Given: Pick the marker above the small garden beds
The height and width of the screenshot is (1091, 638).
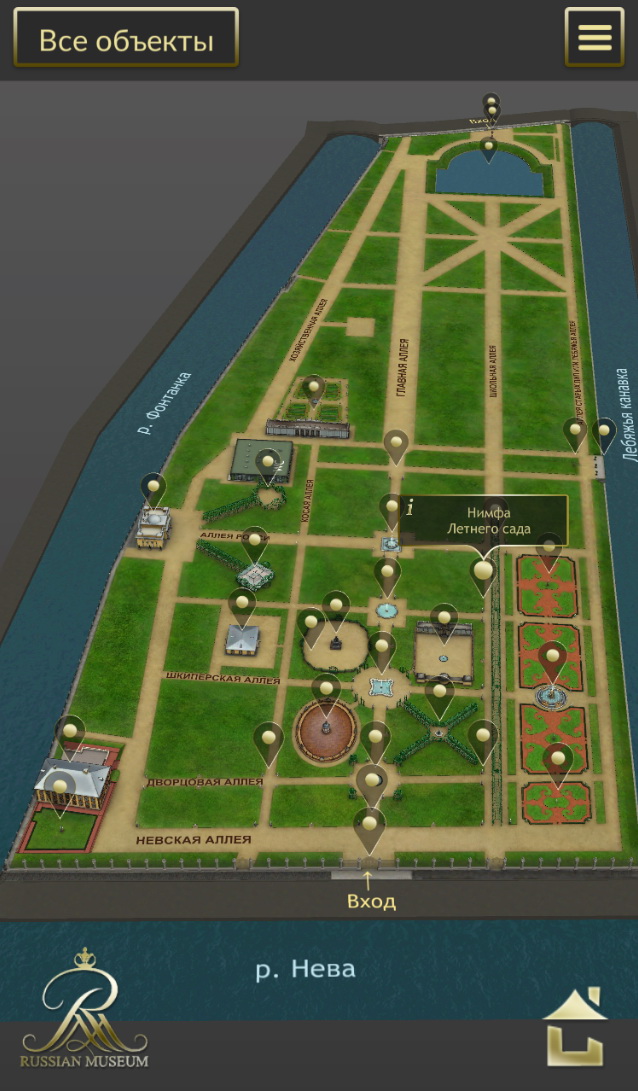Looking at the screenshot, I should [314, 388].
